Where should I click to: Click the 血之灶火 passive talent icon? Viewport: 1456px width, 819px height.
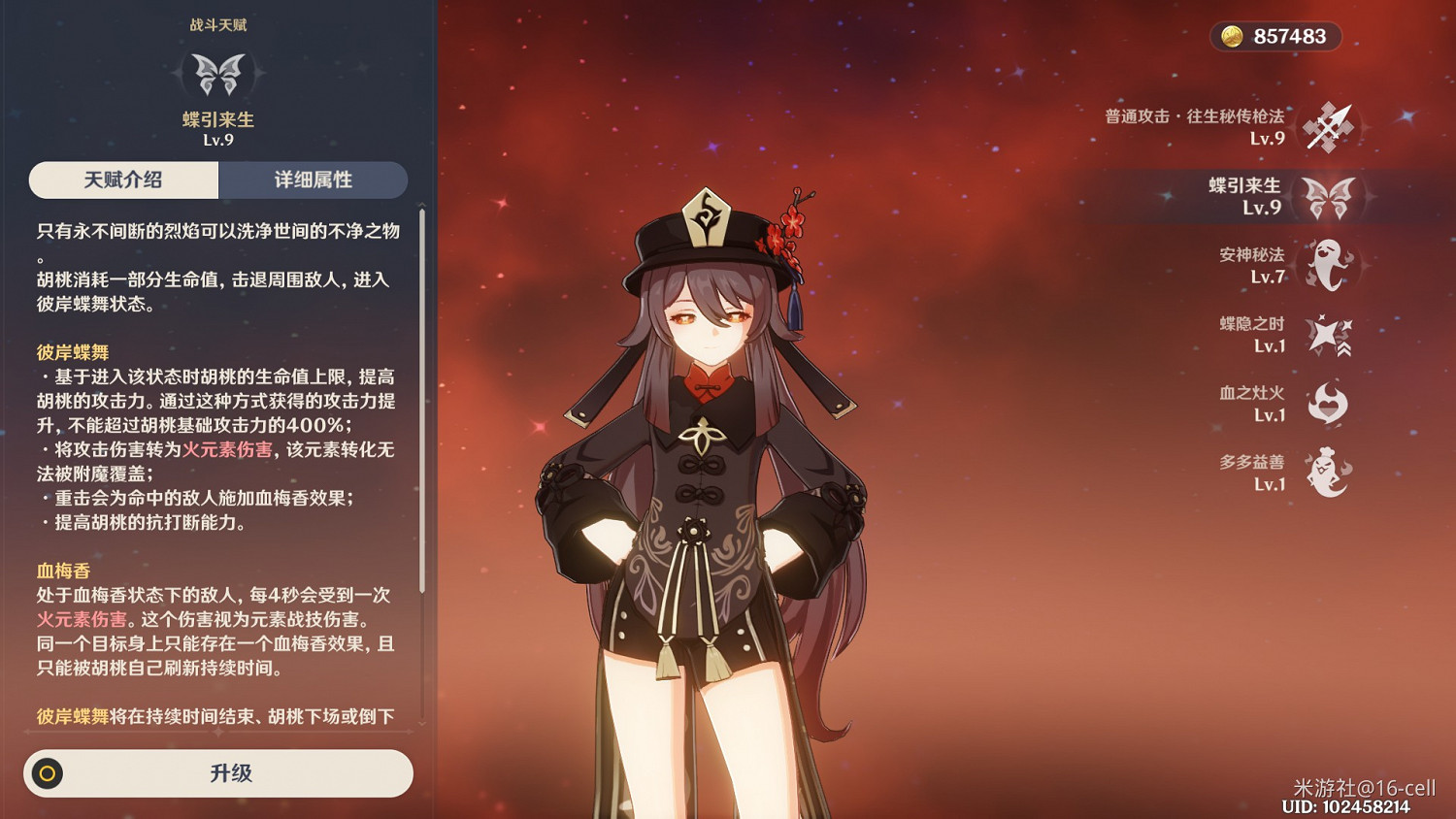point(1328,403)
